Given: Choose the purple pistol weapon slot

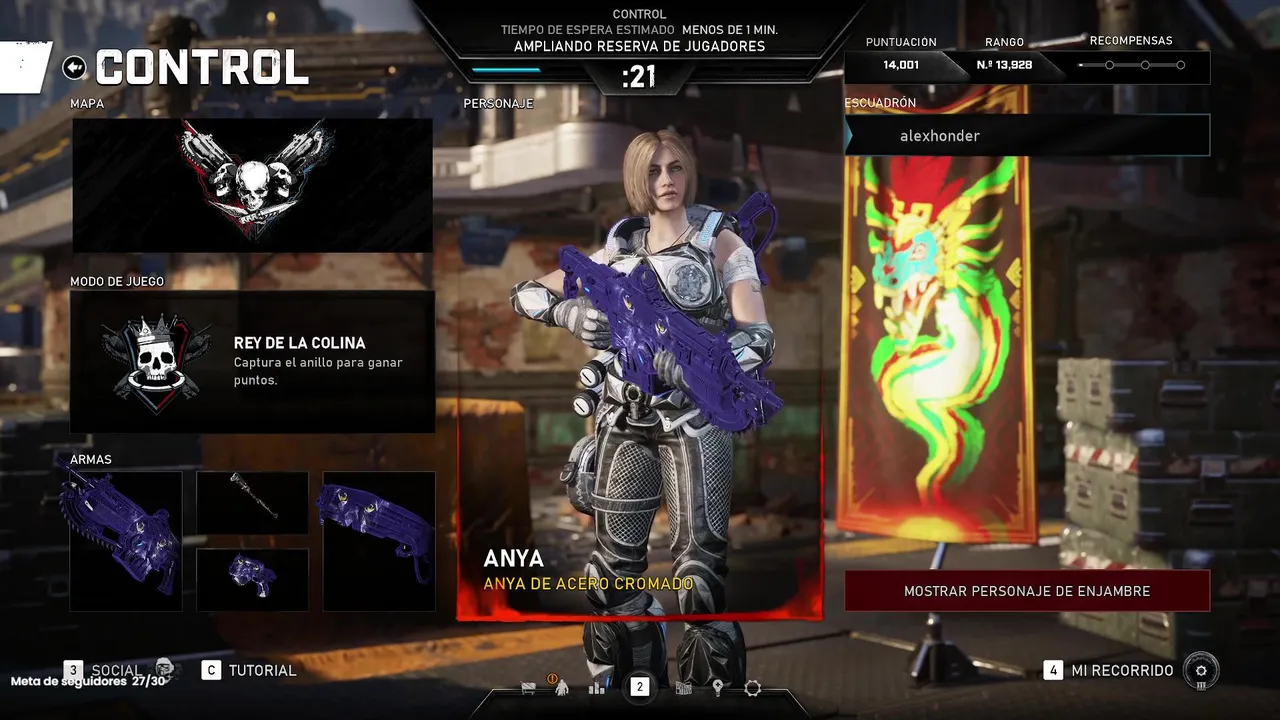Looking at the screenshot, I should [252, 579].
